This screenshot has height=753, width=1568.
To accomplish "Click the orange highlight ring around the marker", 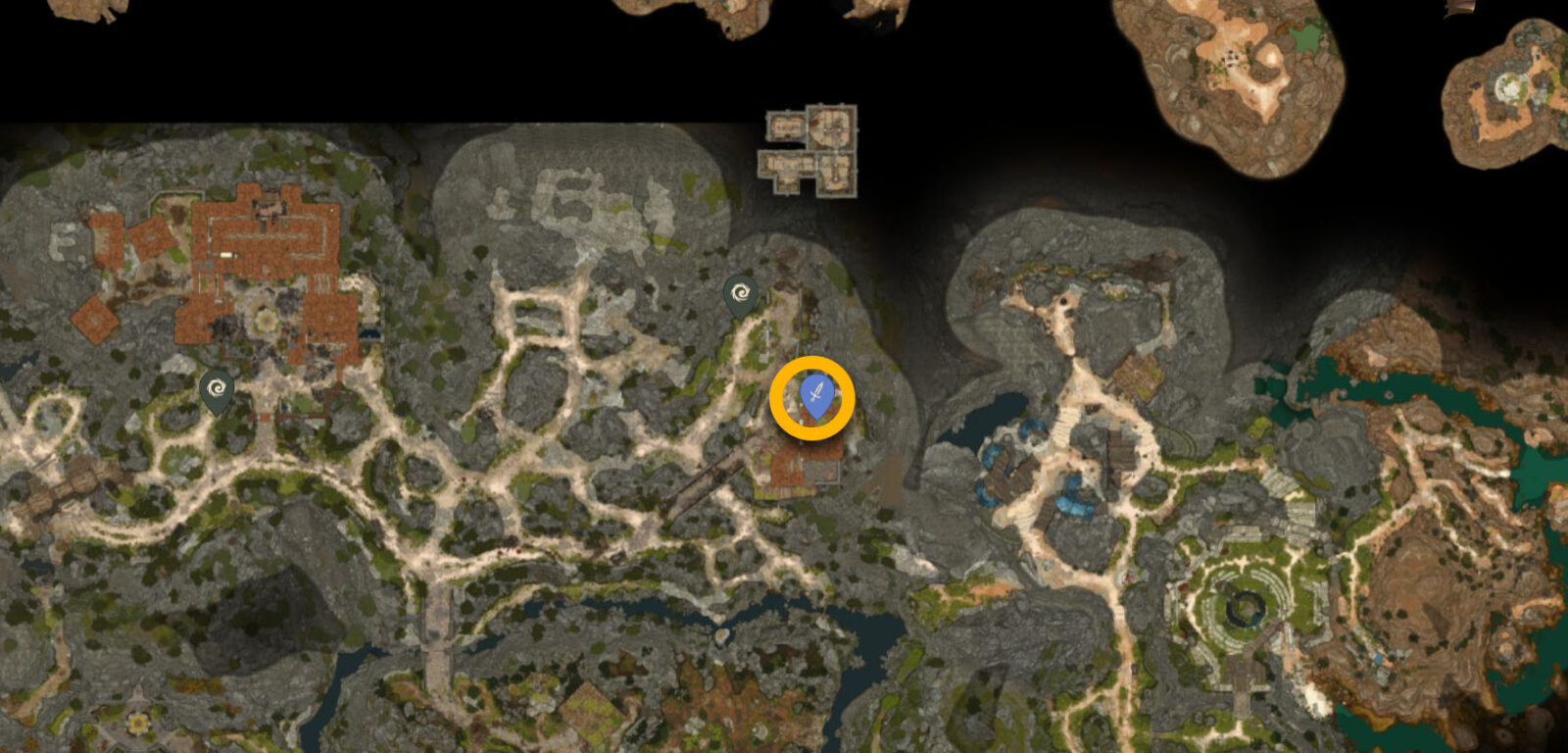I will pyautogui.click(x=812, y=360).
